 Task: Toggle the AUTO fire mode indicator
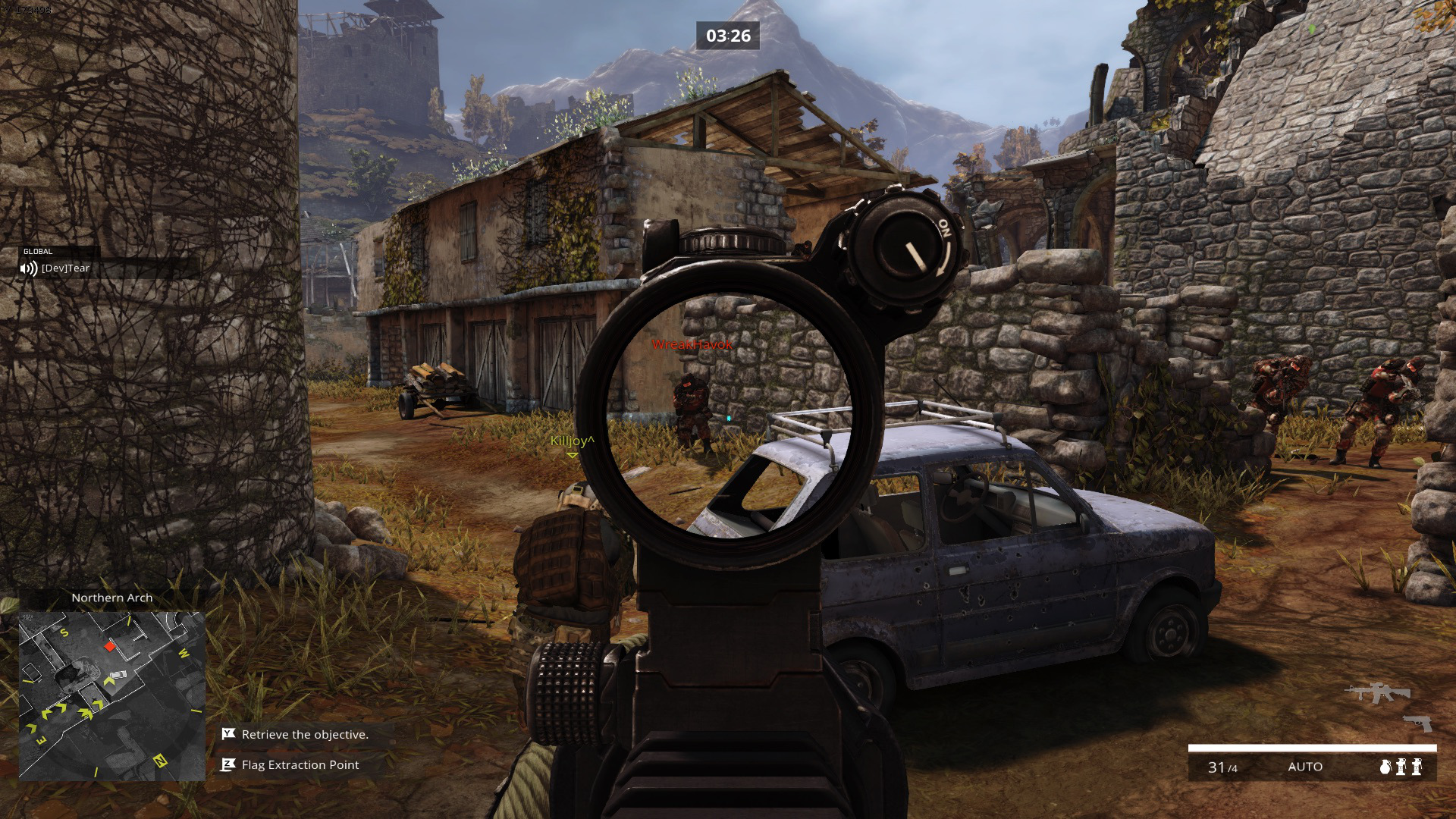1306,767
